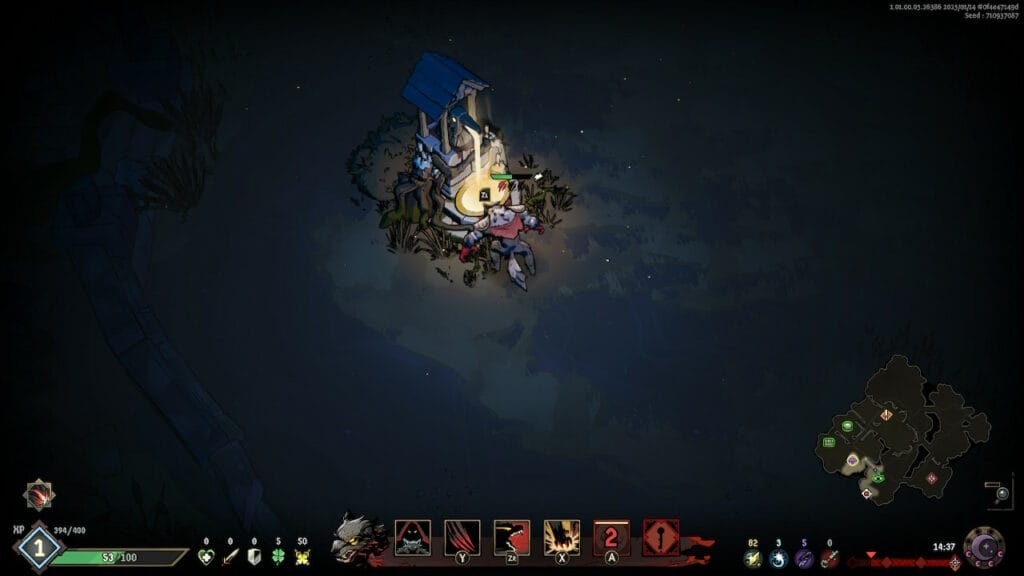
Task: Trigger the yellow burst slam ability
Action: (561, 538)
